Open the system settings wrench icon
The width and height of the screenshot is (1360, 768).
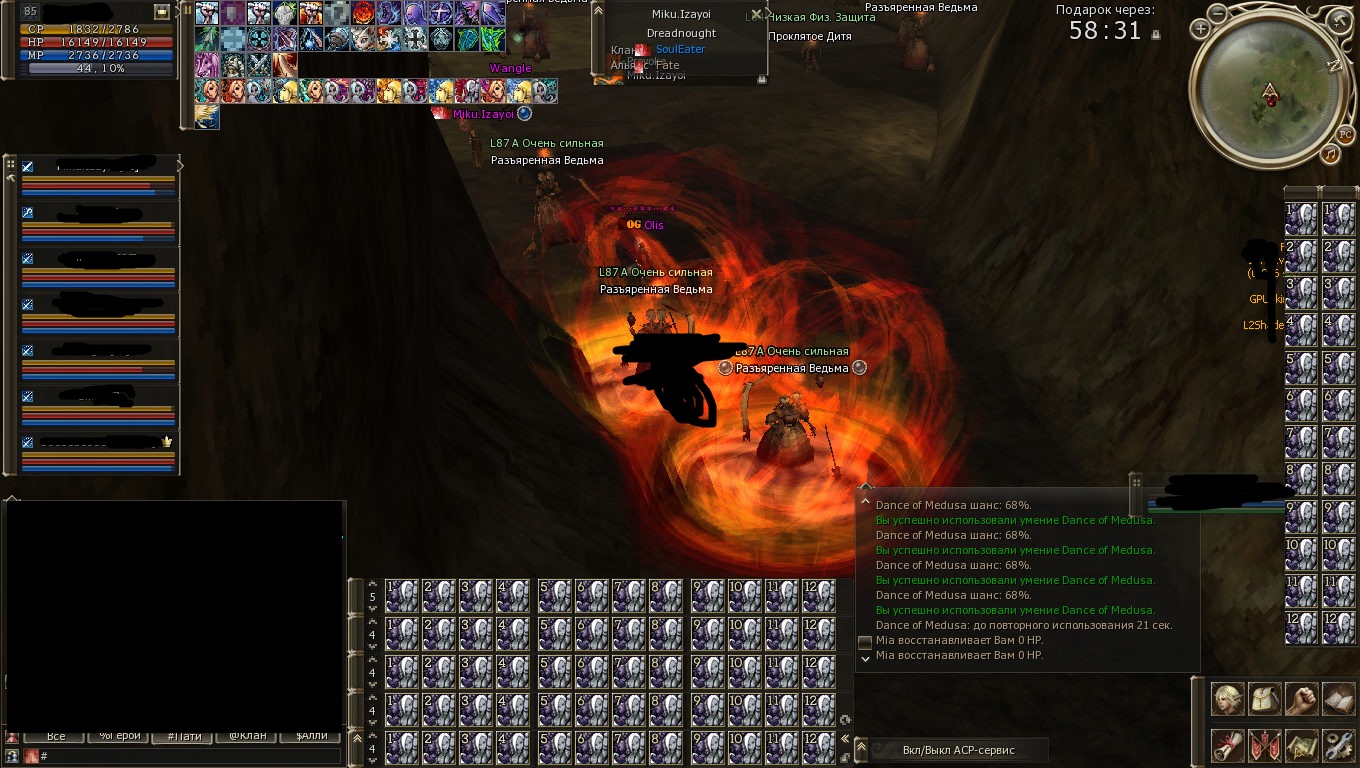1338,745
